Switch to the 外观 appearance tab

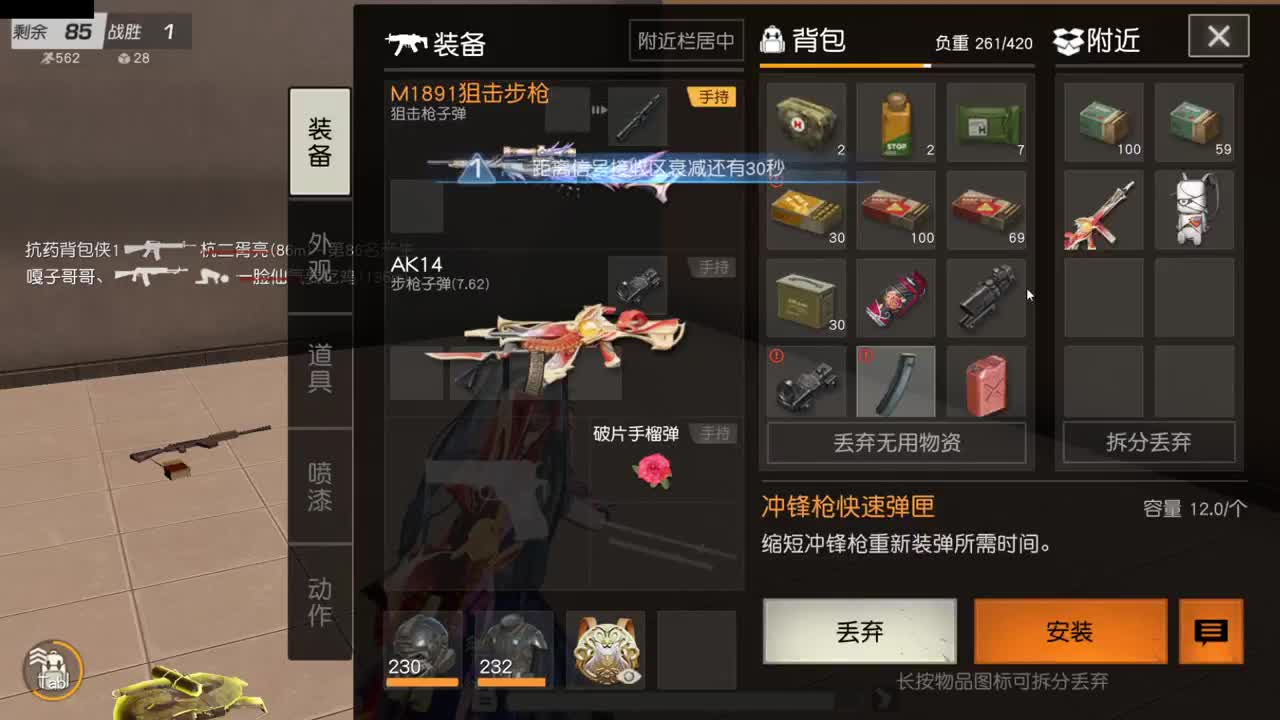(x=319, y=256)
